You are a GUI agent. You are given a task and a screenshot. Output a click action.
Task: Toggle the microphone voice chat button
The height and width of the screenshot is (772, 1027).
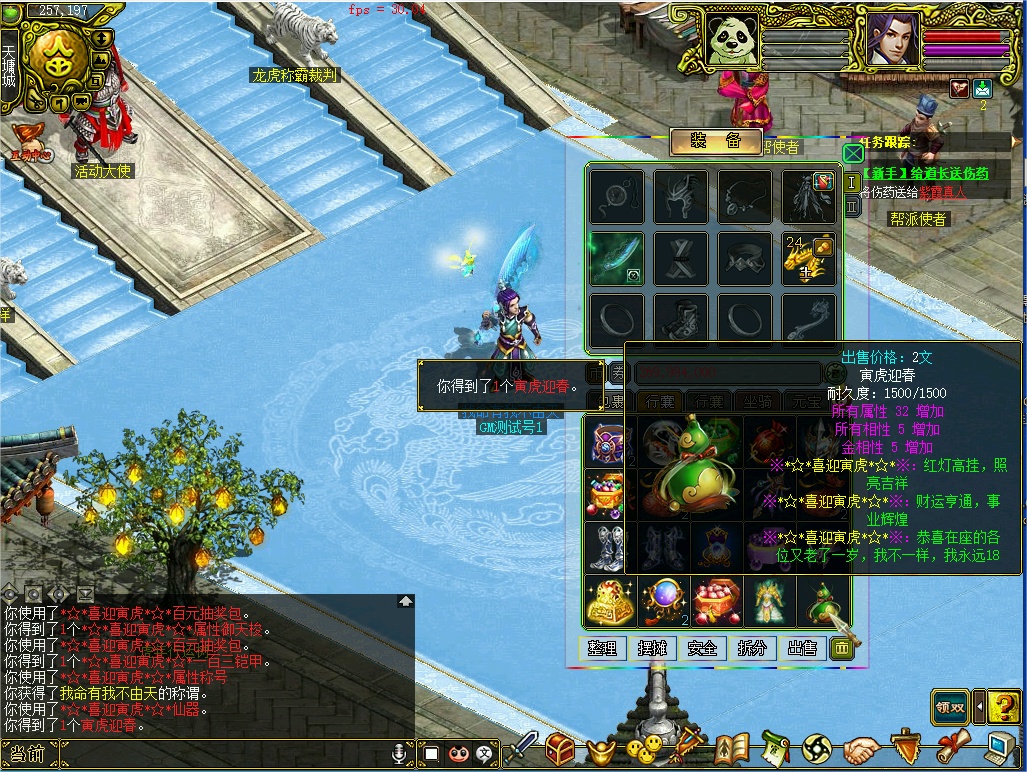pyautogui.click(x=400, y=753)
